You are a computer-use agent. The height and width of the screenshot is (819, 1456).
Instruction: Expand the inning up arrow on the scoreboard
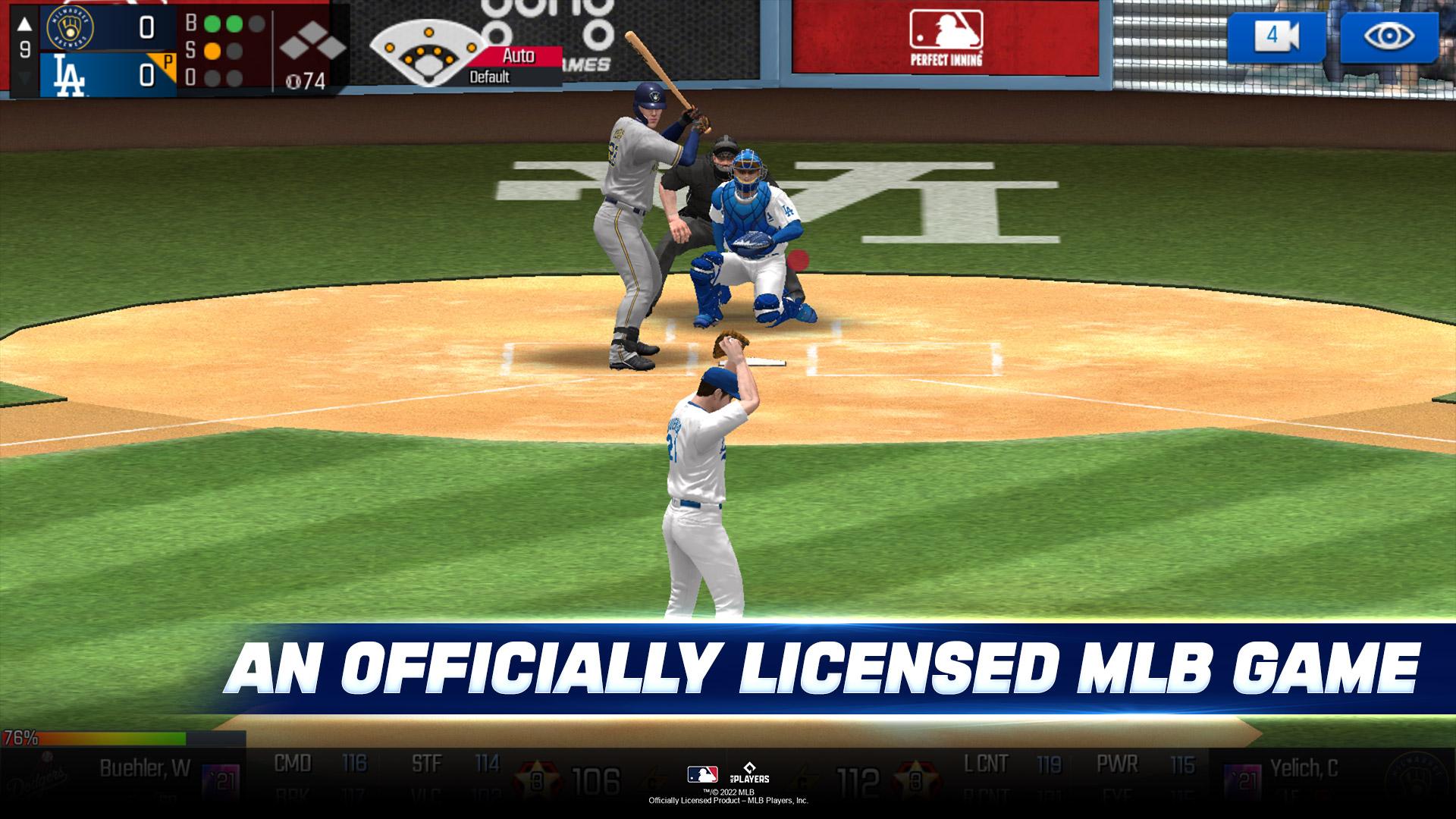[x=24, y=24]
